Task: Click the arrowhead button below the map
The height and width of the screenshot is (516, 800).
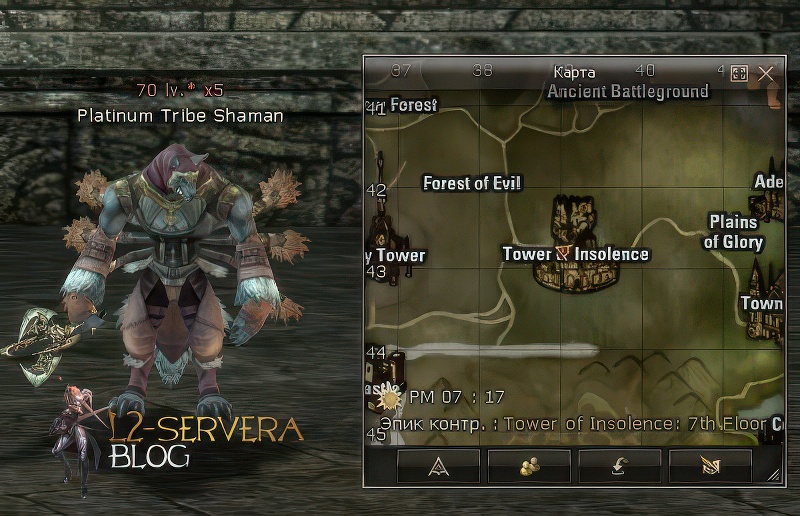Action: tap(438, 466)
